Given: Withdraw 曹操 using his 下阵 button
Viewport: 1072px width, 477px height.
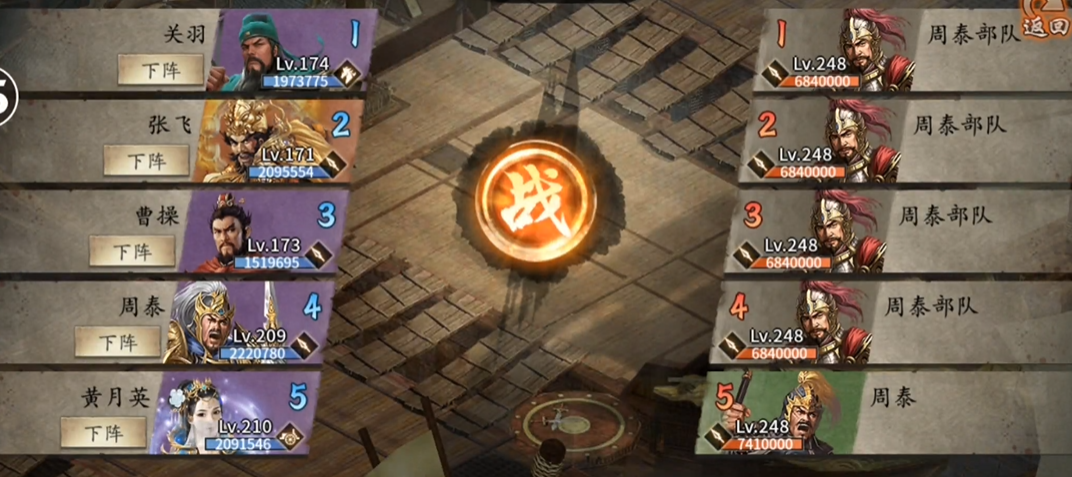Looking at the screenshot, I should click(132, 250).
